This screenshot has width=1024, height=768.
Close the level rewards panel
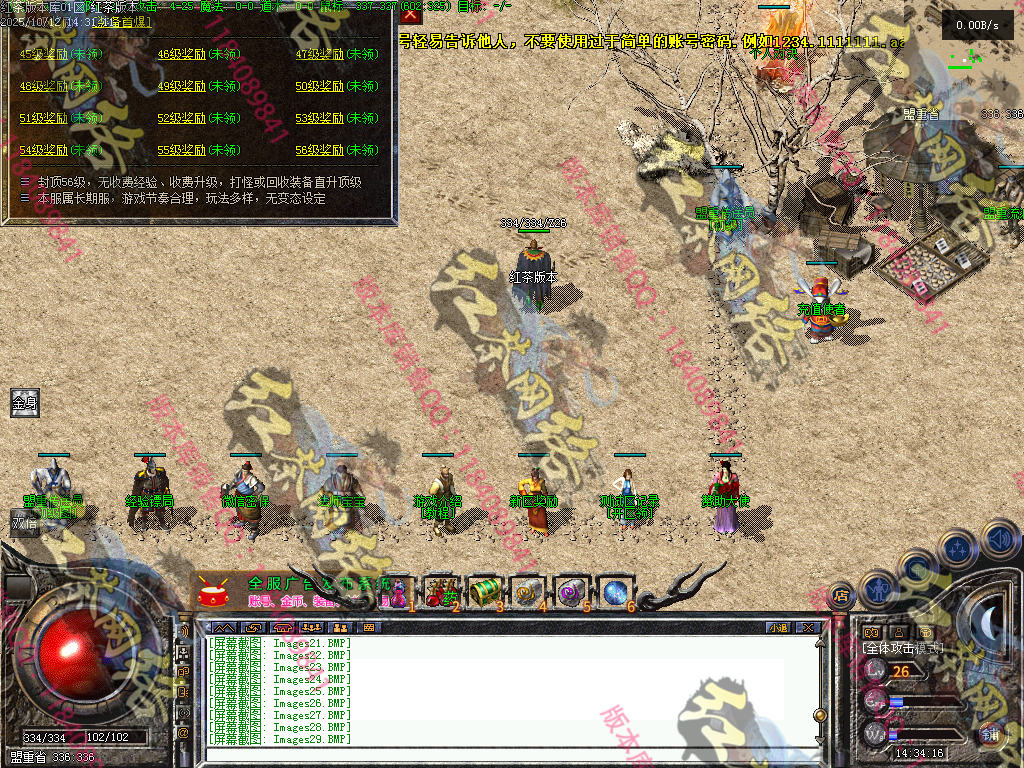(x=410, y=14)
